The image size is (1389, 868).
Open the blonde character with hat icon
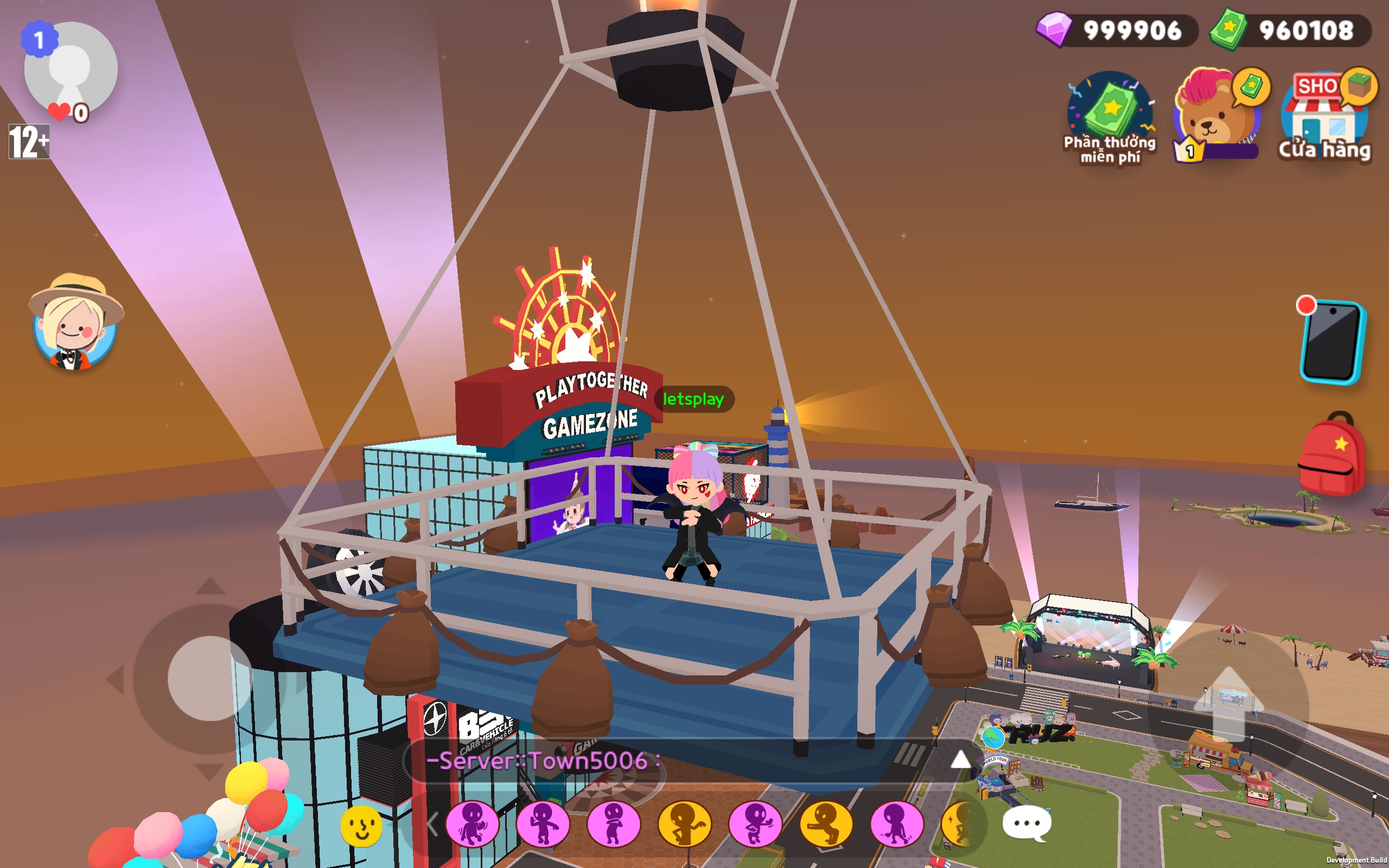coord(75,323)
